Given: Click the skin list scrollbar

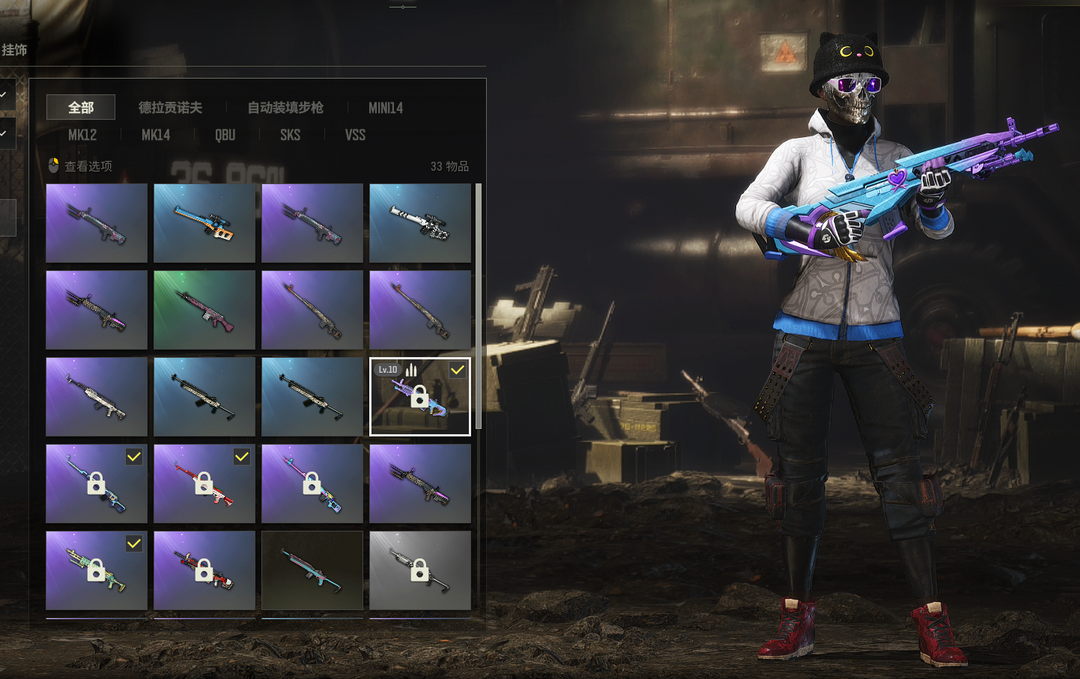Looking at the screenshot, I should [x=478, y=300].
